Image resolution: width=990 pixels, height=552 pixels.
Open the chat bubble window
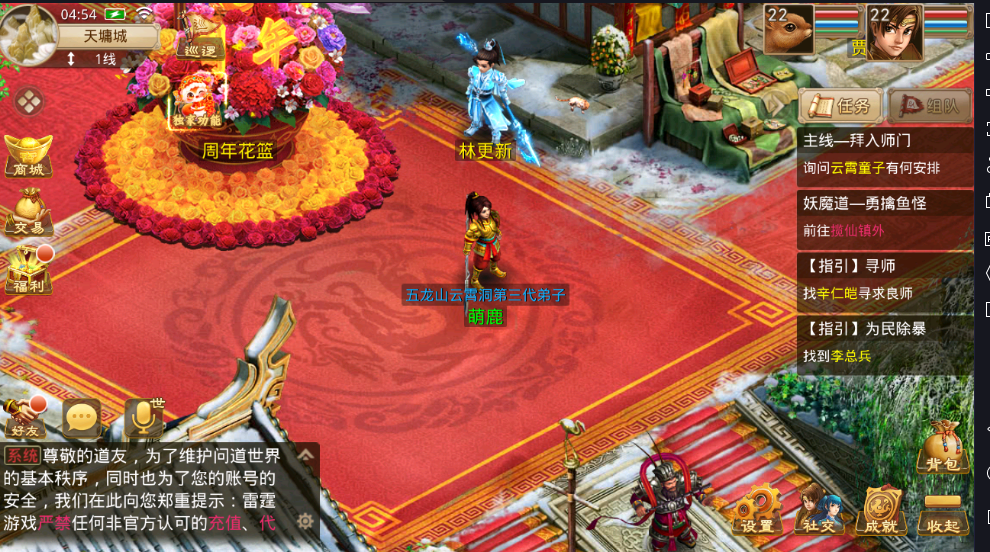click(81, 419)
